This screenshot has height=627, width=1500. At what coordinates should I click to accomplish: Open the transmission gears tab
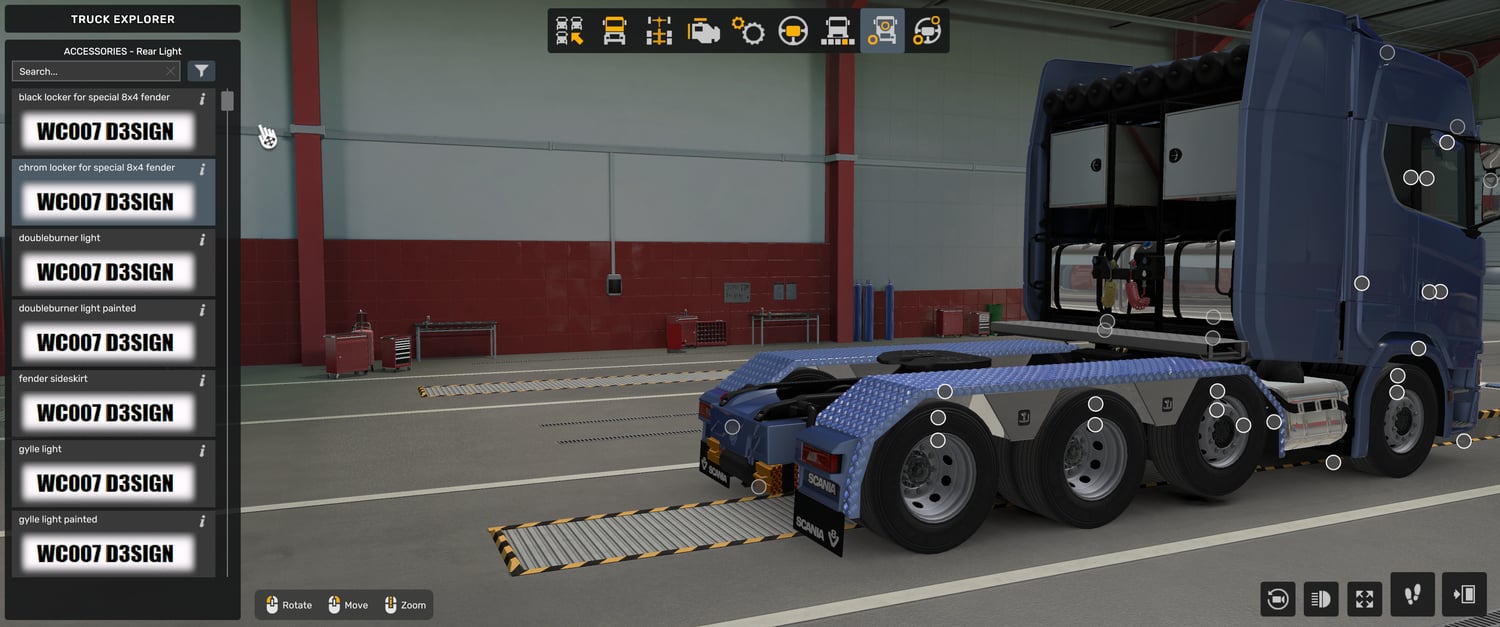tap(748, 31)
